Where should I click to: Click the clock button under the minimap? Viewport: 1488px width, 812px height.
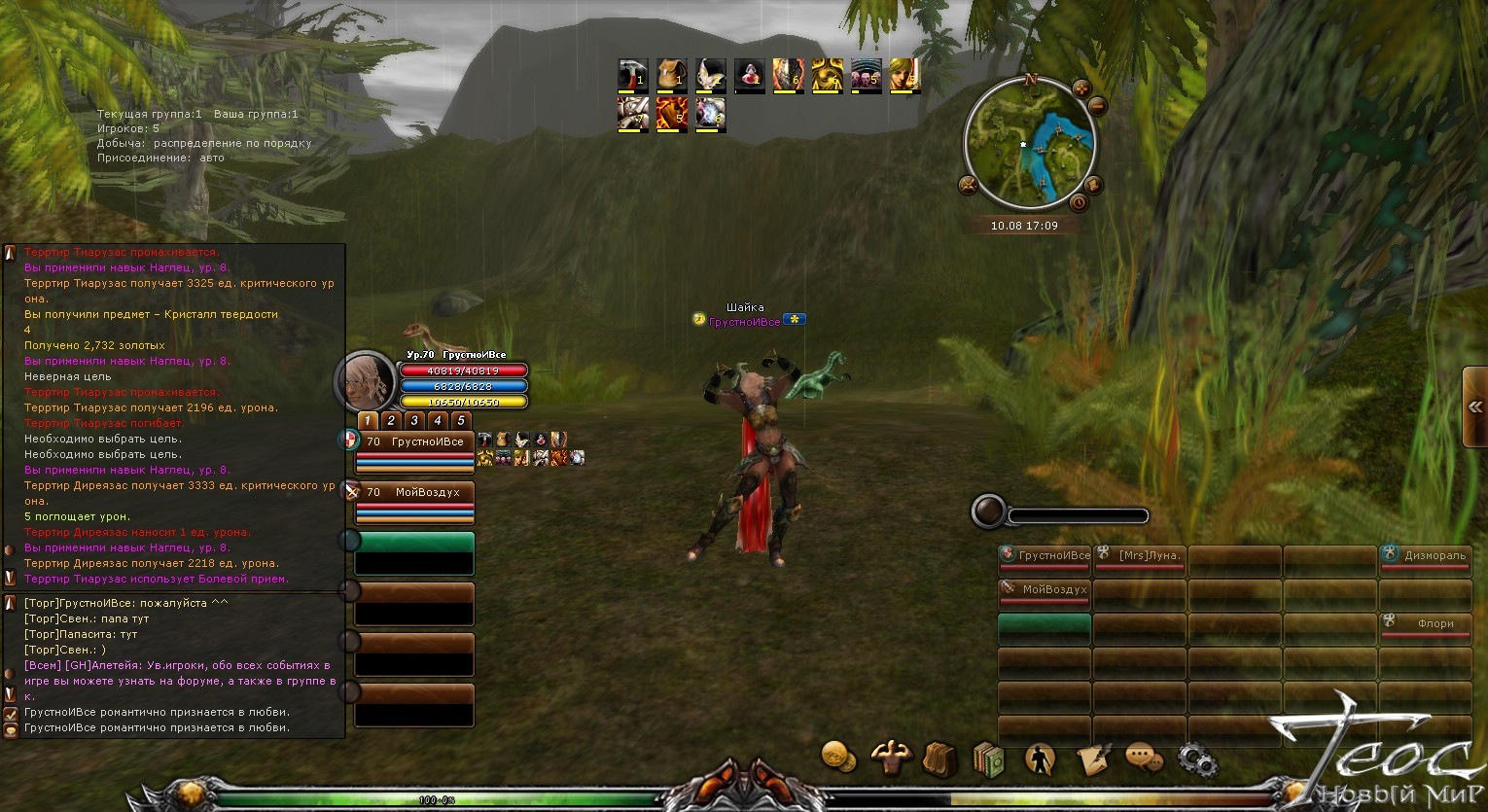pos(1078,203)
